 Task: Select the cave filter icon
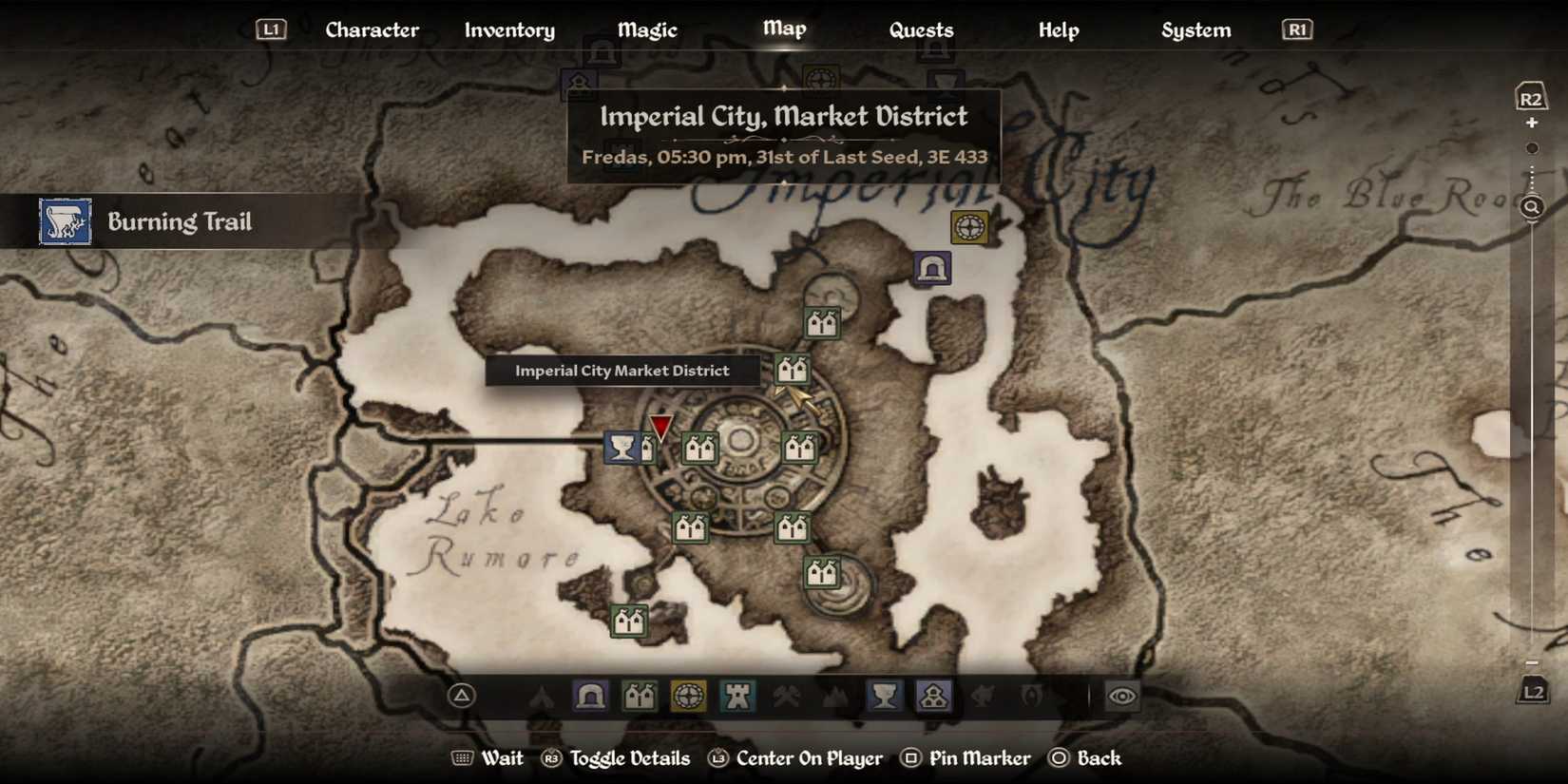pyautogui.click(x=590, y=697)
